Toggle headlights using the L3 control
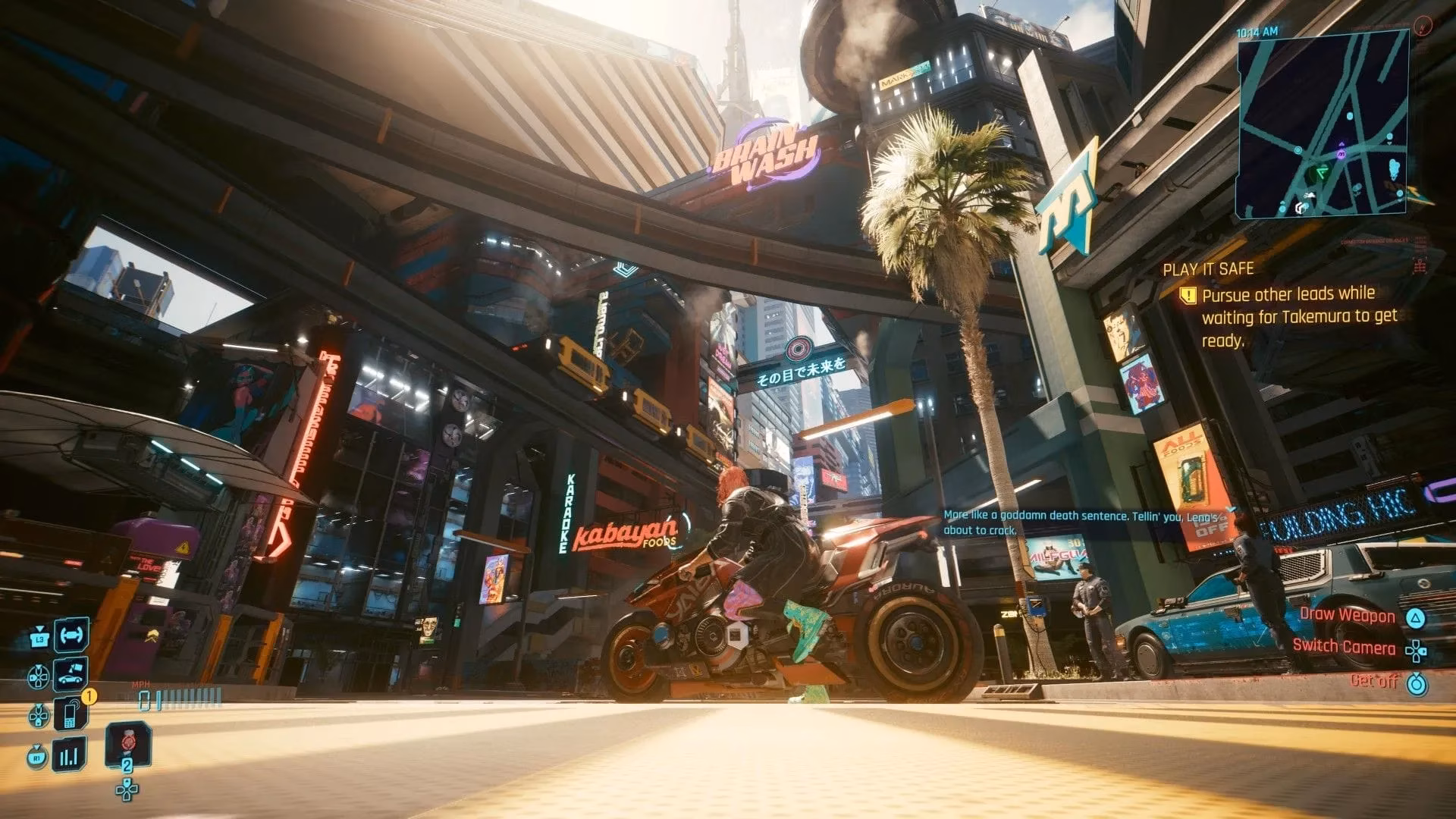Viewport: 1456px width, 819px height. coord(40,639)
